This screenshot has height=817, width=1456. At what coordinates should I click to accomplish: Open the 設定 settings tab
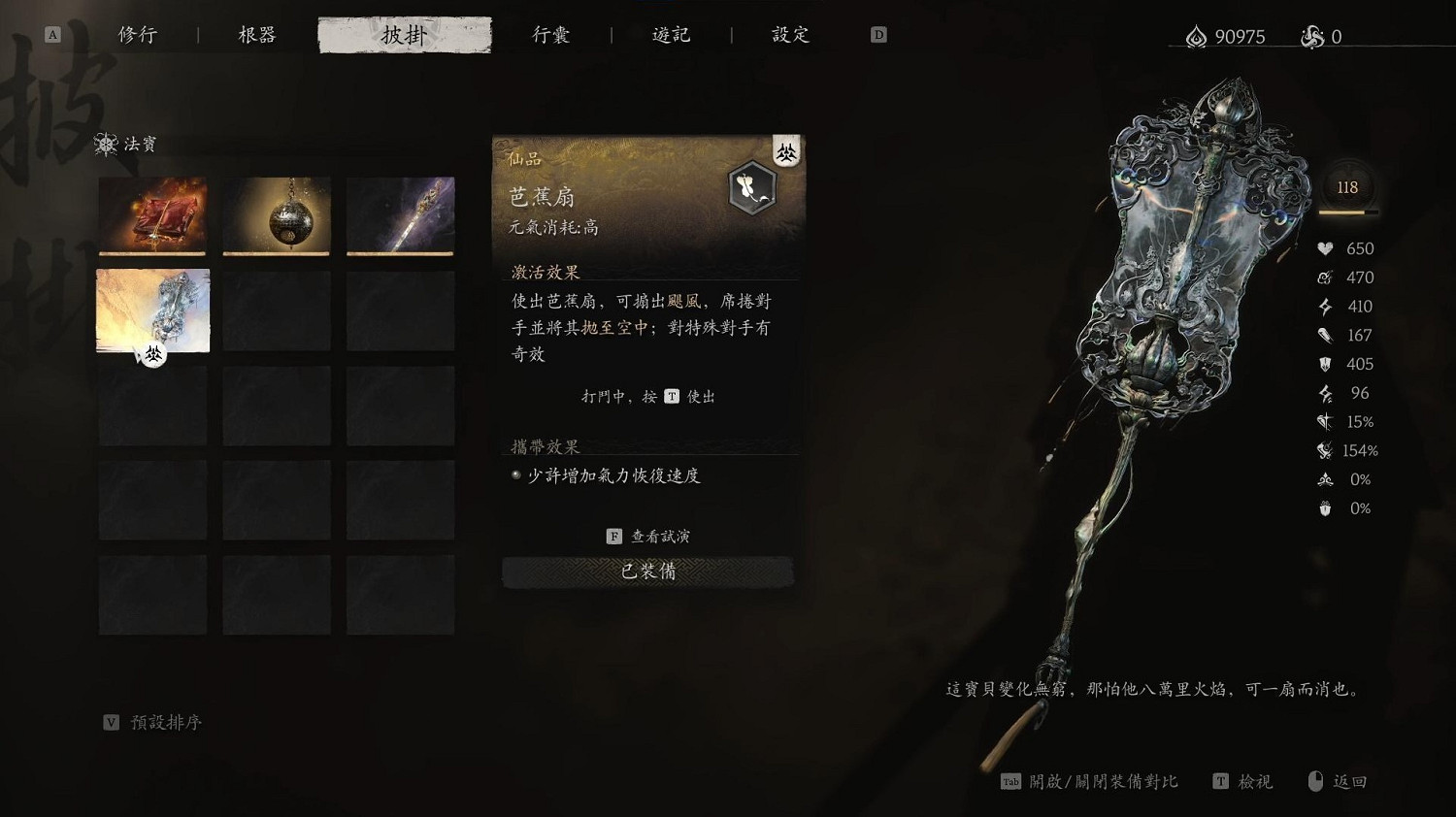coord(788,34)
